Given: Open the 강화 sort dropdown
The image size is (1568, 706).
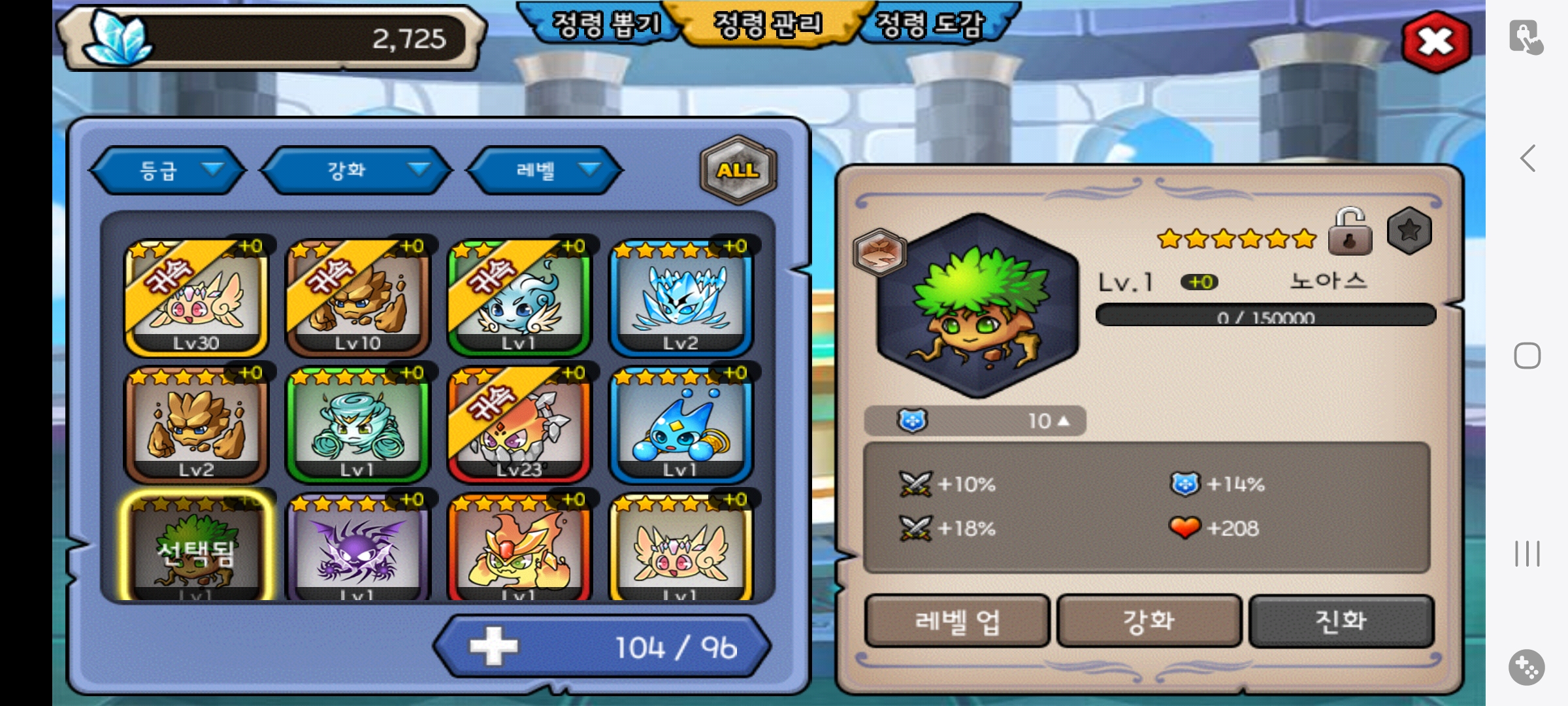Looking at the screenshot, I should (357, 171).
